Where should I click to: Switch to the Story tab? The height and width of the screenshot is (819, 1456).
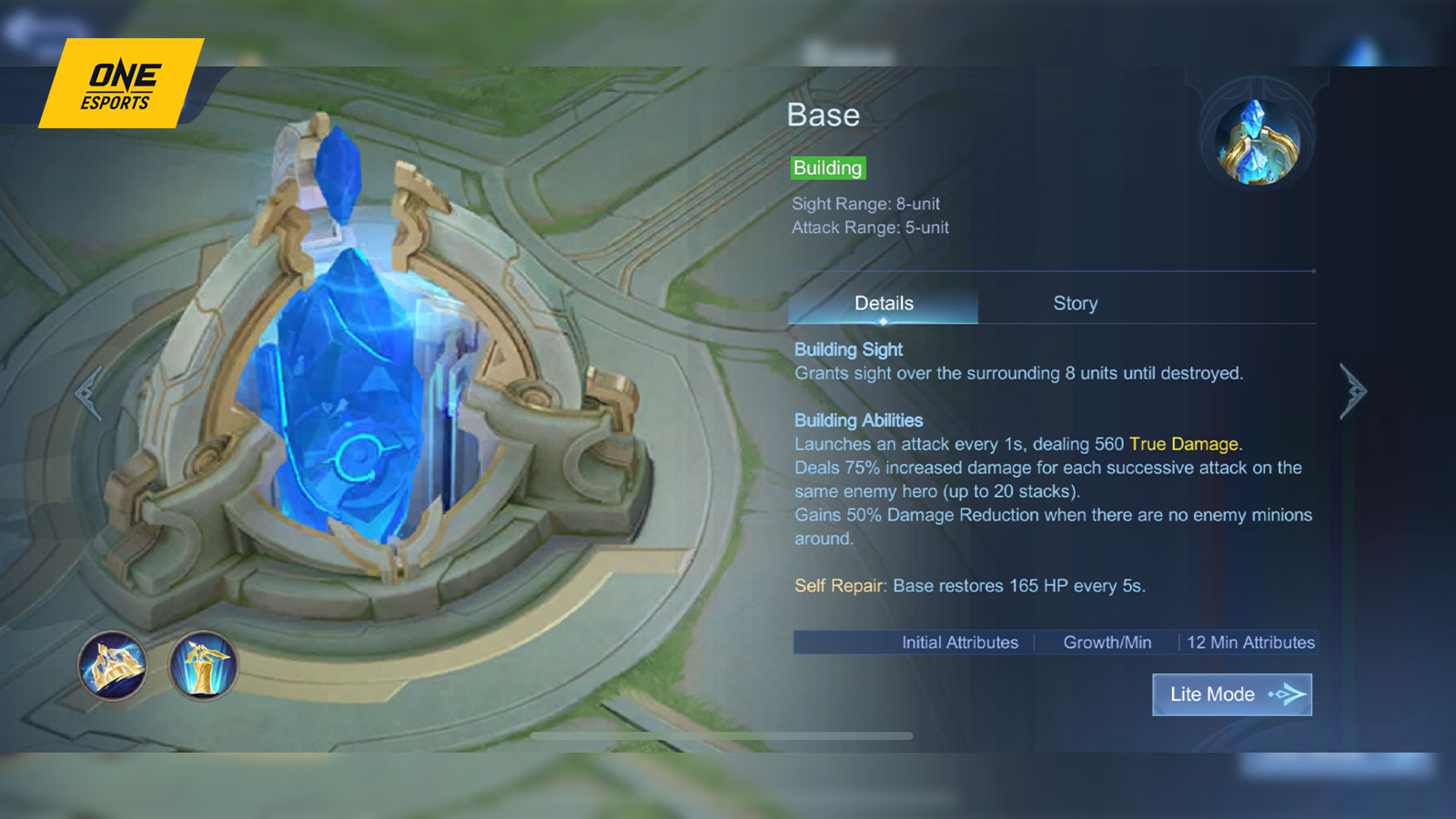click(x=1075, y=303)
